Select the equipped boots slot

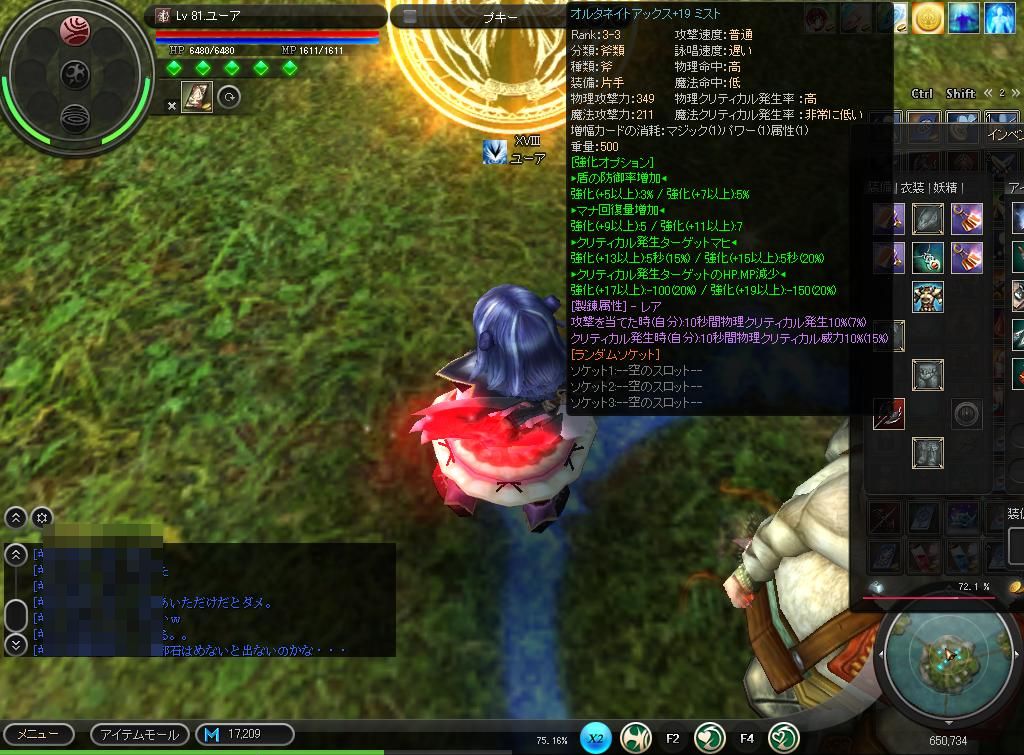[928, 453]
